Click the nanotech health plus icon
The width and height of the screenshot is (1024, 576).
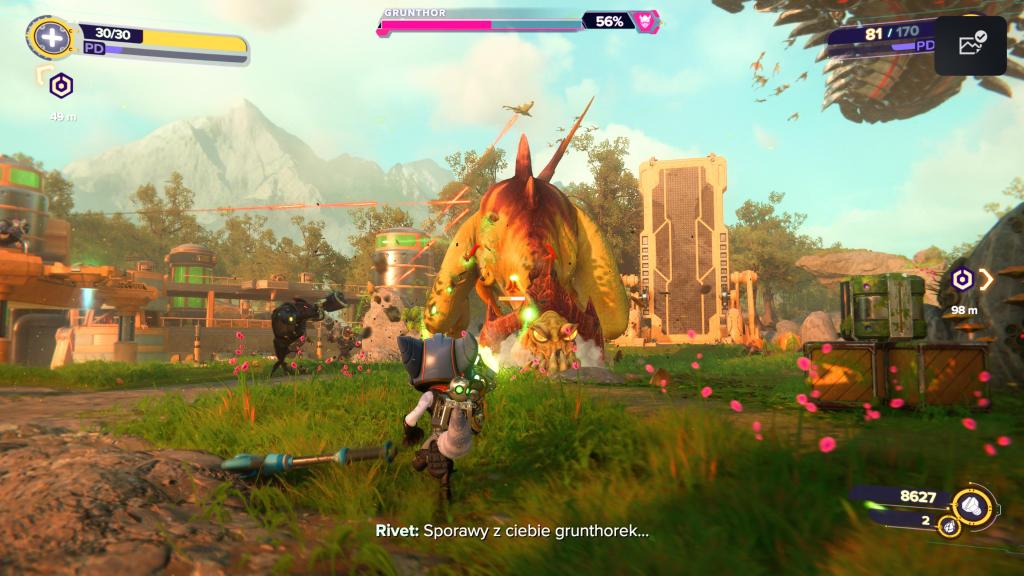pos(49,39)
